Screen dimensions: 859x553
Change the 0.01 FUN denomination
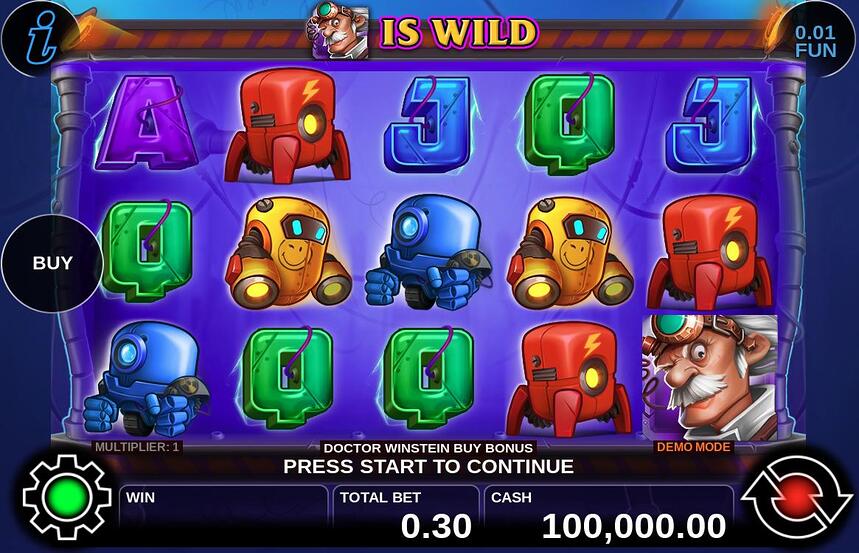coord(815,40)
